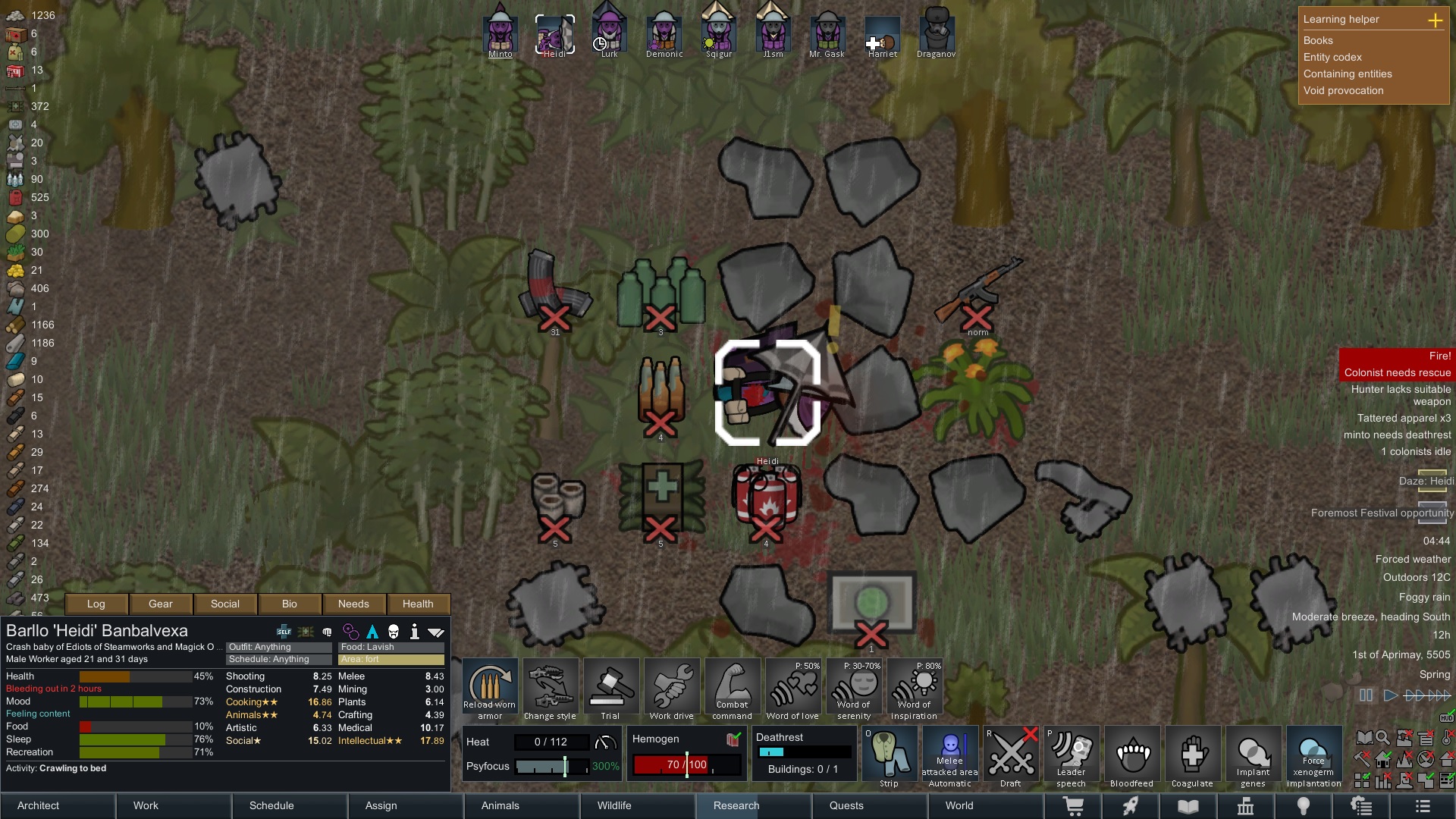Pause the game speed control
This screenshot has width=1456, height=819.
tap(1366, 695)
